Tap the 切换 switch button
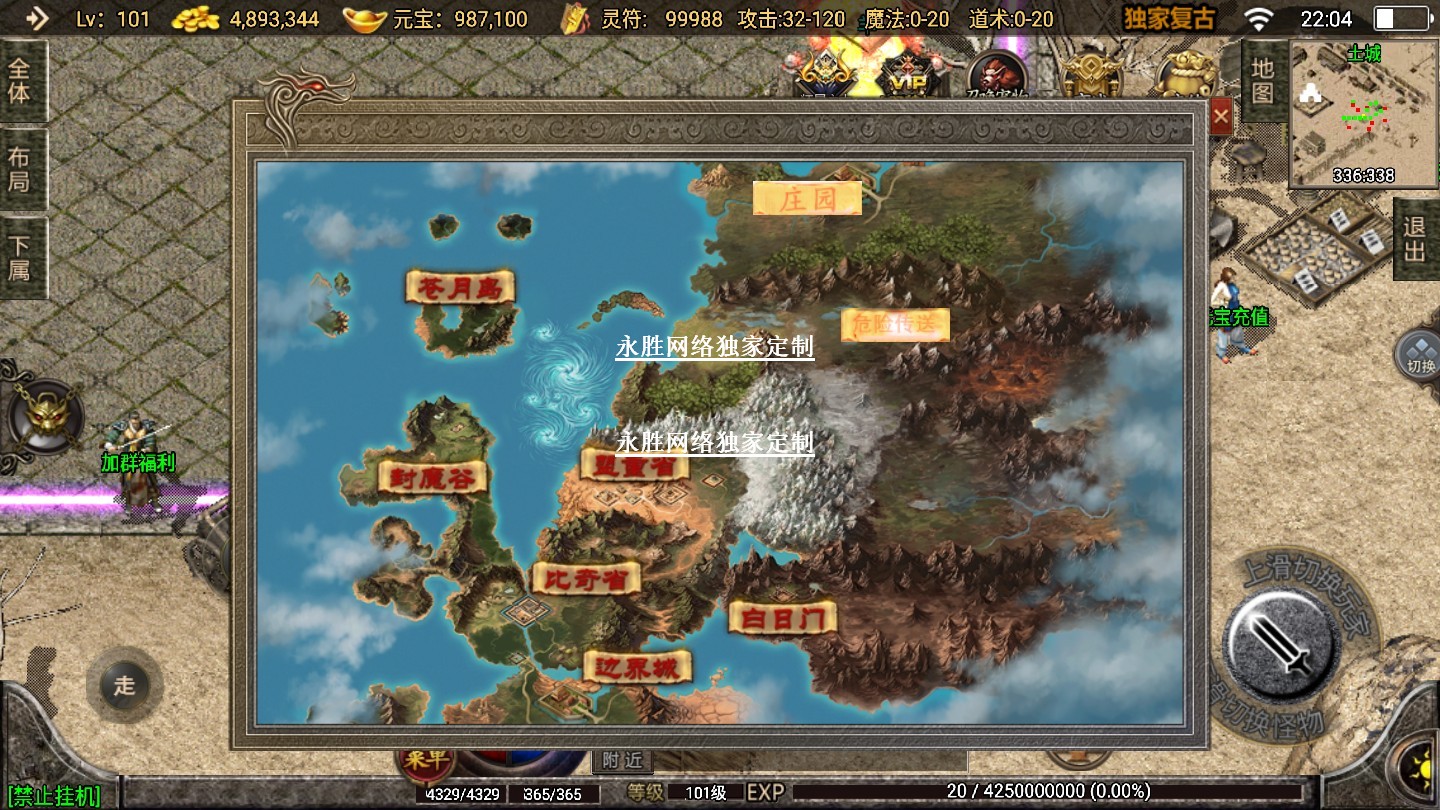 tap(1419, 354)
